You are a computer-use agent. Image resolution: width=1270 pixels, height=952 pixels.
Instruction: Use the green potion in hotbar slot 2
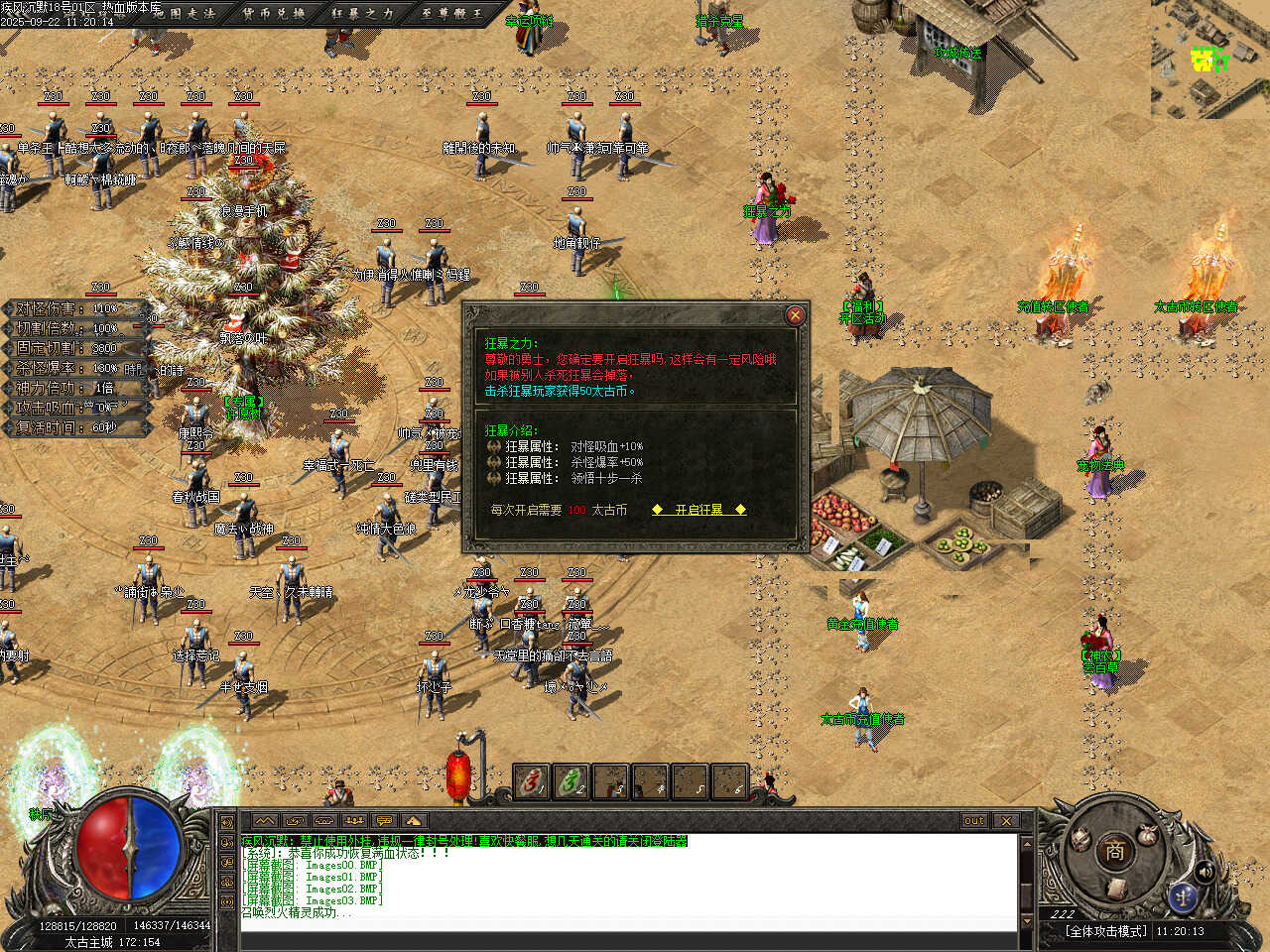click(x=571, y=782)
